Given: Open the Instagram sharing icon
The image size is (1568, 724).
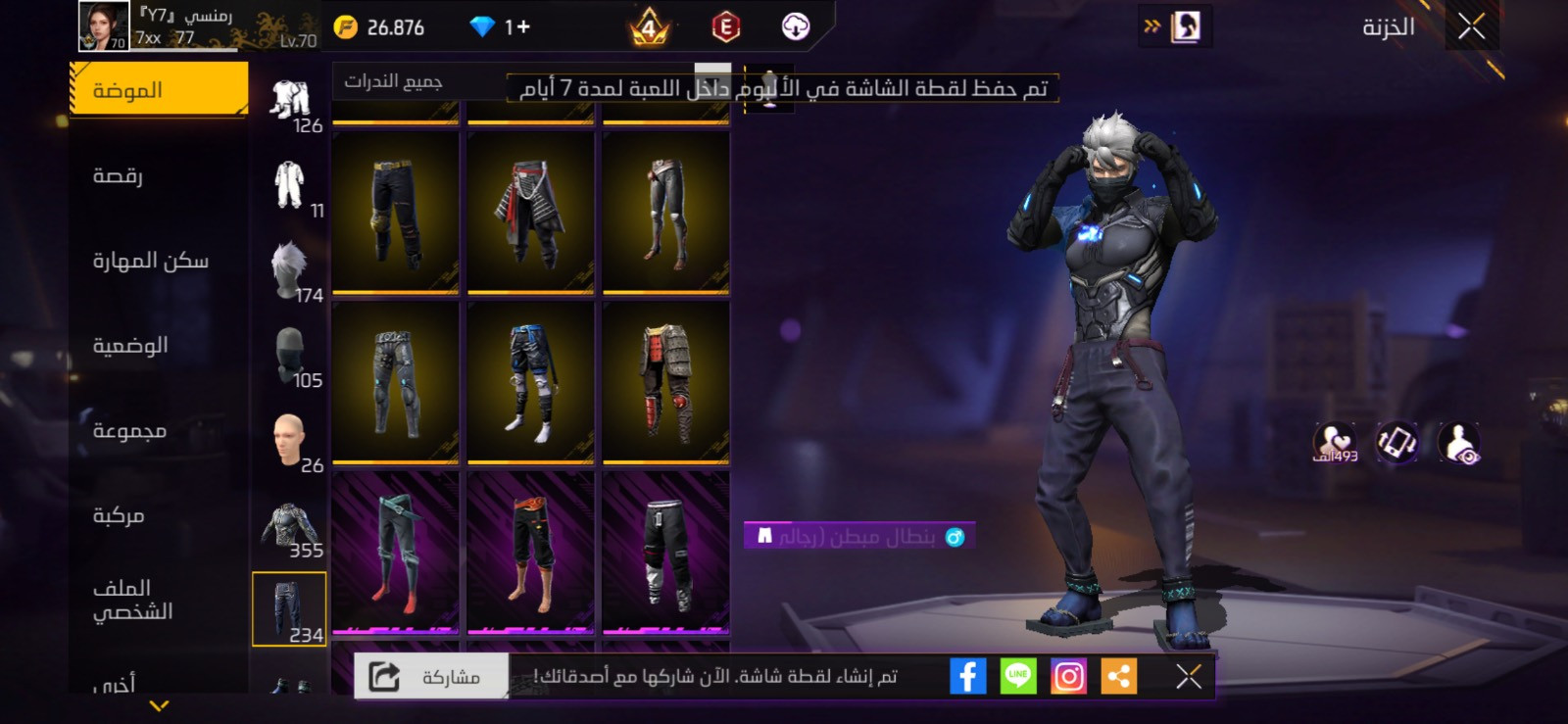Looking at the screenshot, I should click(x=1070, y=674).
